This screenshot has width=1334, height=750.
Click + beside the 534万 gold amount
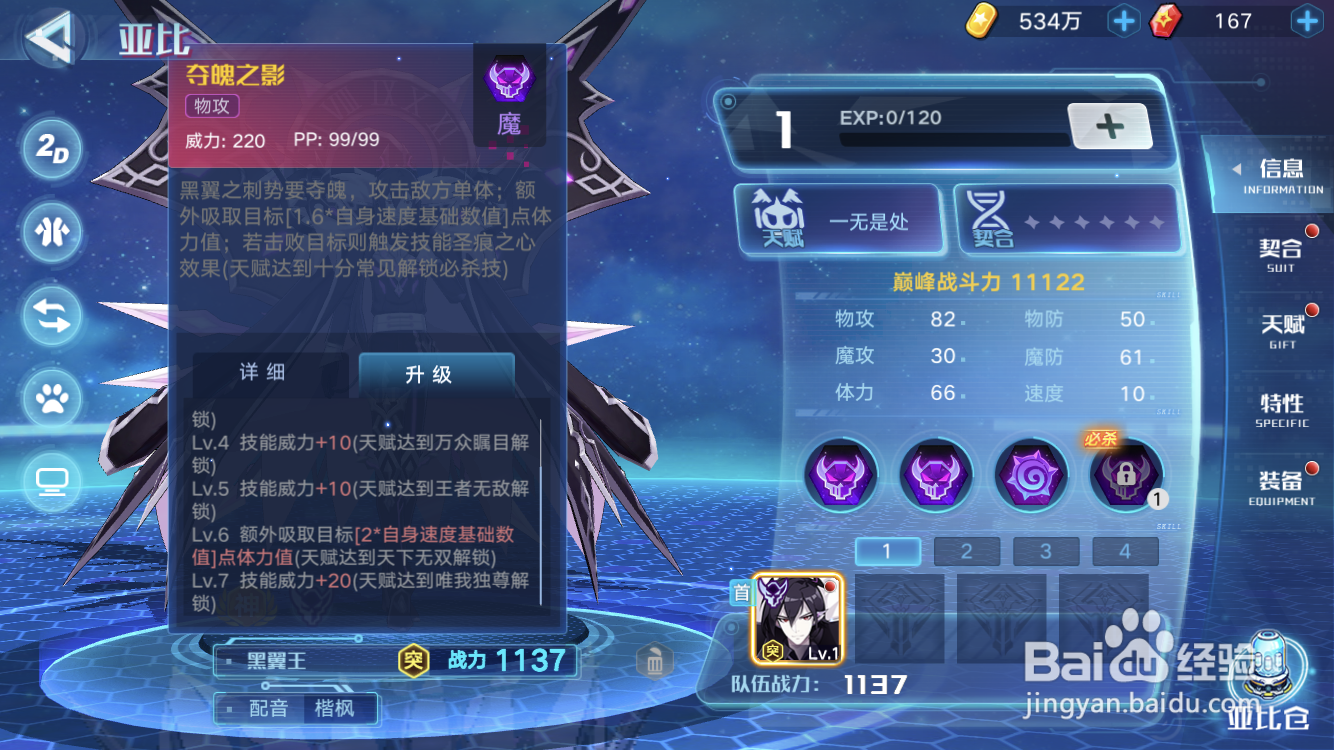(1123, 20)
